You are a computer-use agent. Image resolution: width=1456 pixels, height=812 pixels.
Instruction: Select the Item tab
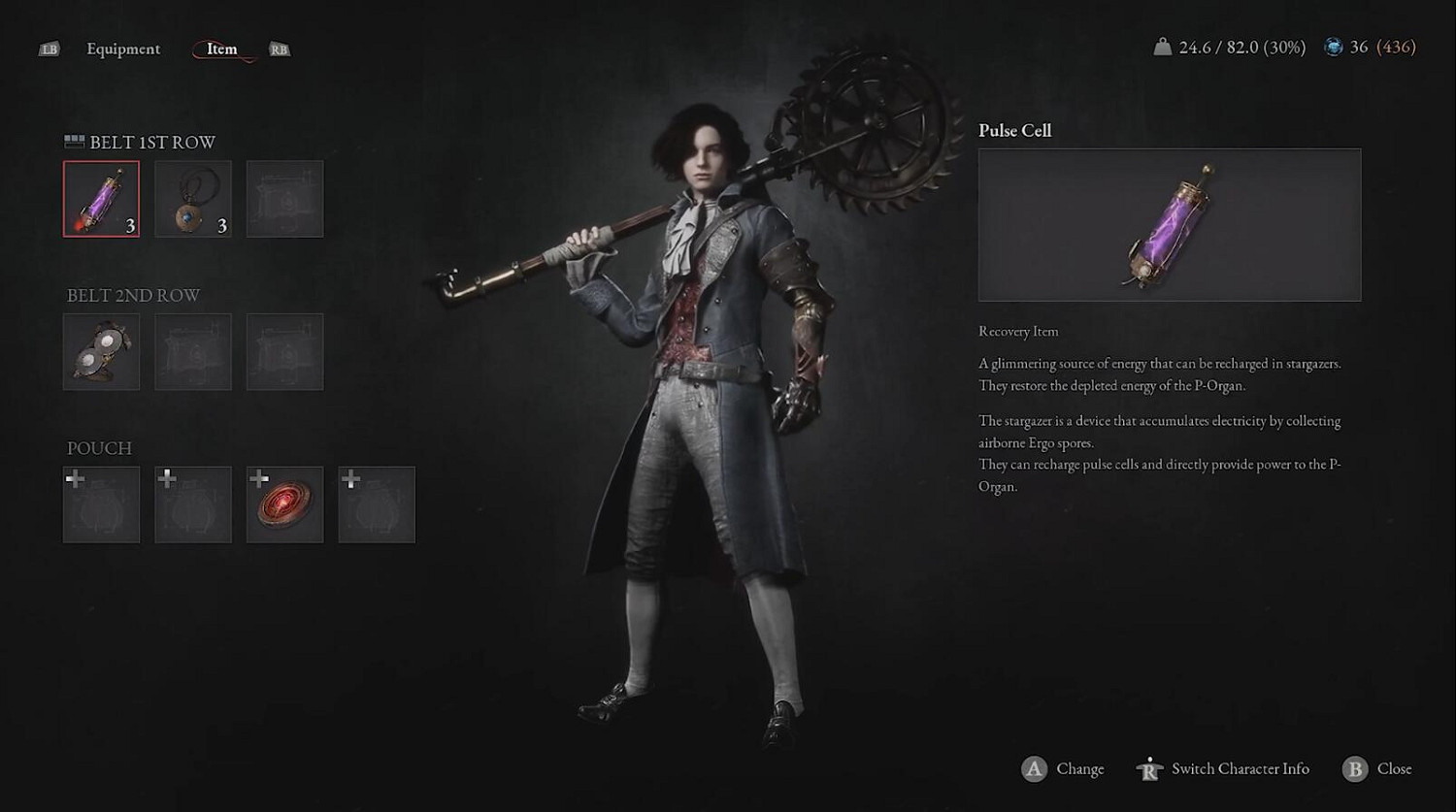click(x=220, y=49)
